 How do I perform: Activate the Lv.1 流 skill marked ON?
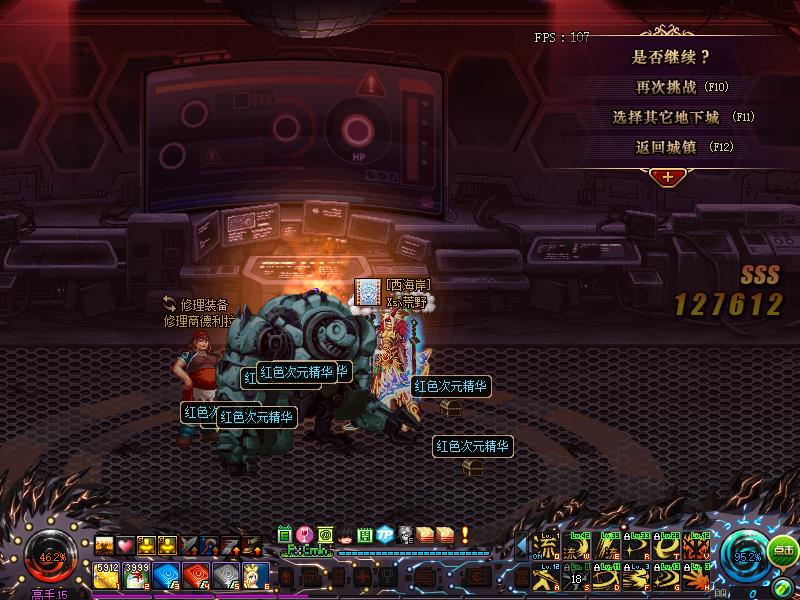[x=546, y=546]
